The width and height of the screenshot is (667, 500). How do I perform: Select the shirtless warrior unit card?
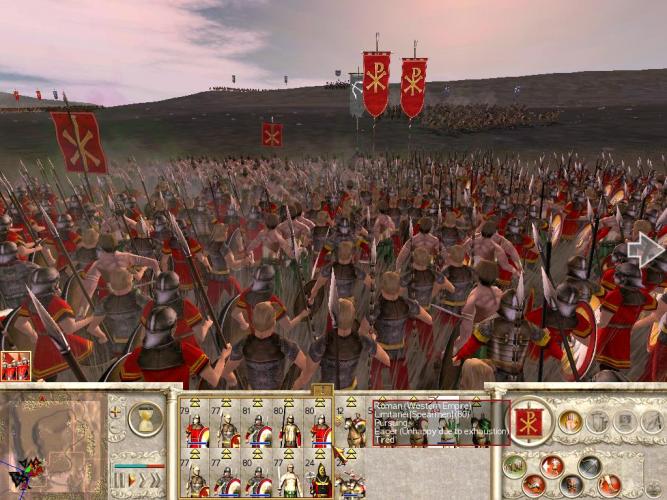(x=289, y=476)
